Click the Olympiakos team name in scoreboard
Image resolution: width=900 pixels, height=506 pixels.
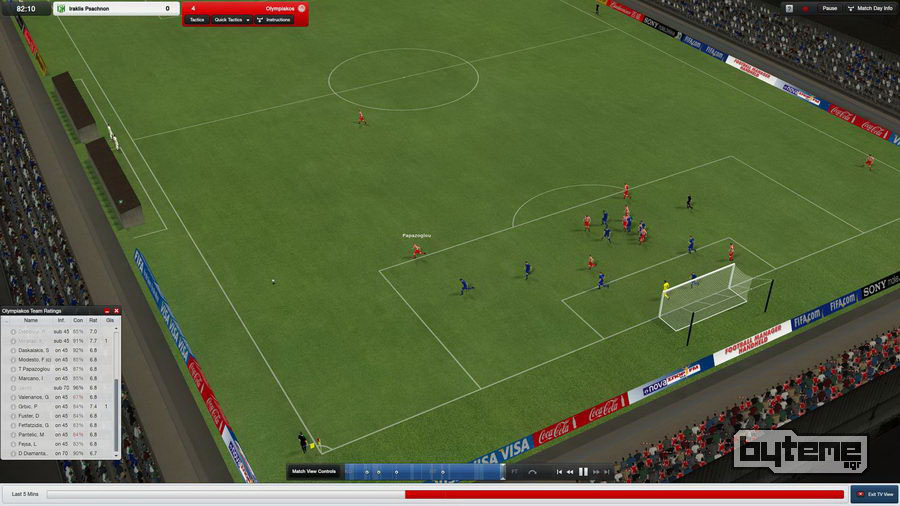(281, 8)
